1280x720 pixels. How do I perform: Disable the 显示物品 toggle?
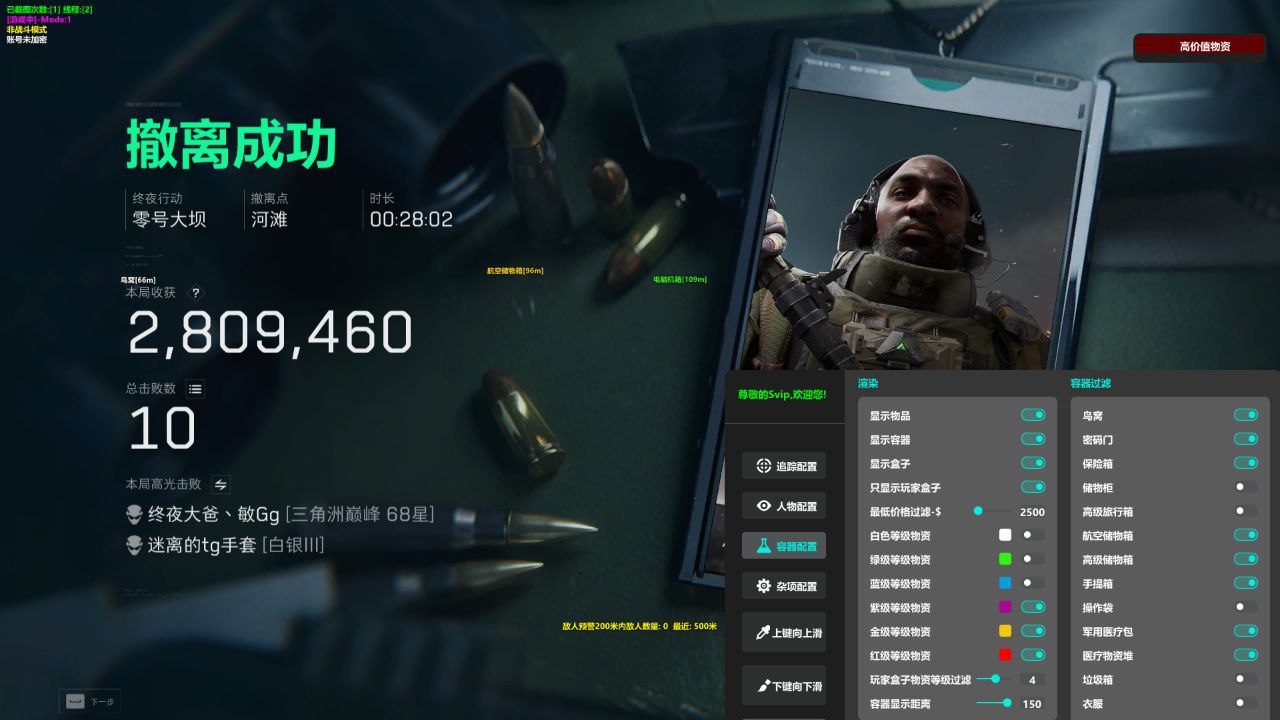pos(1032,415)
